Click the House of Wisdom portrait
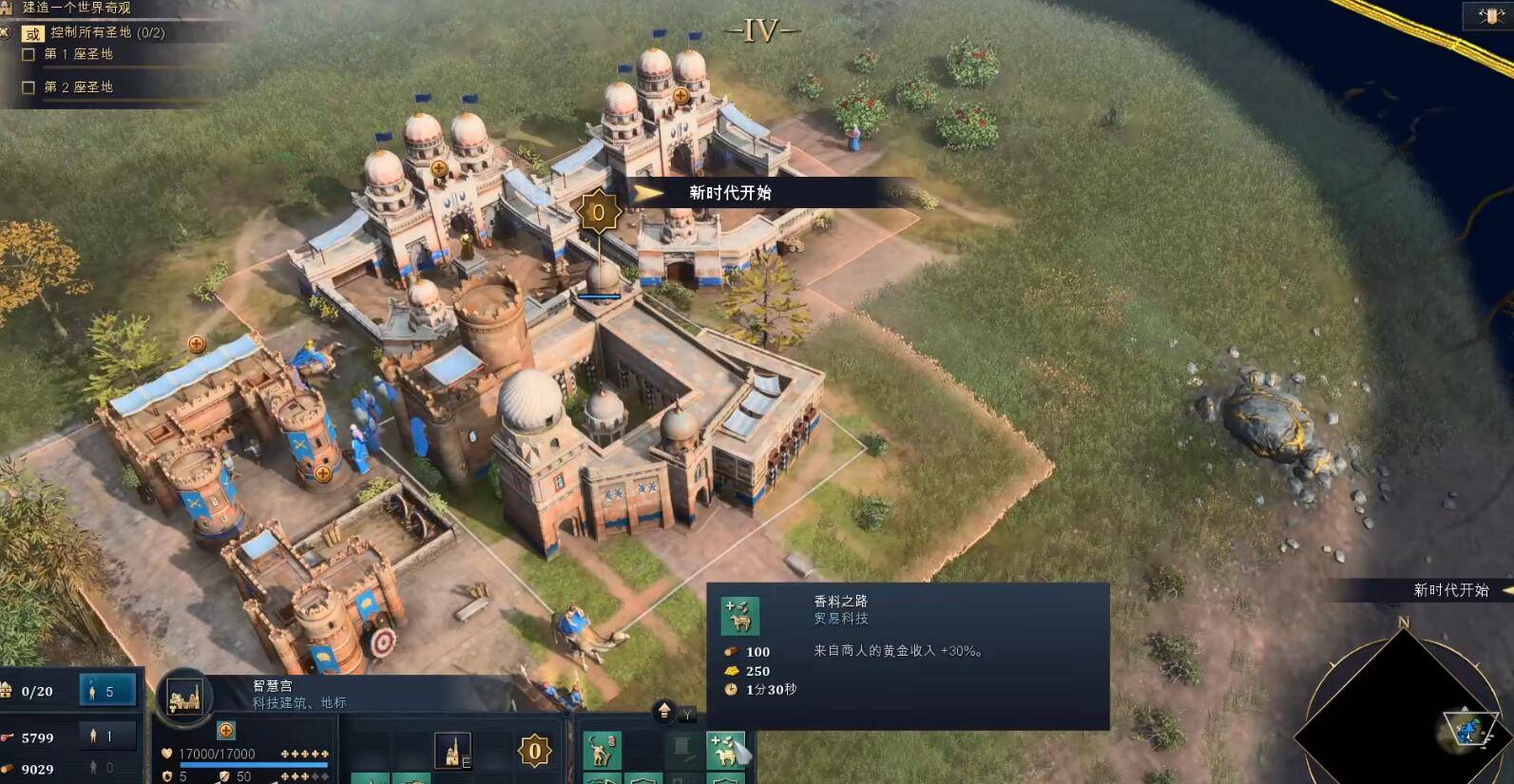 [183, 698]
